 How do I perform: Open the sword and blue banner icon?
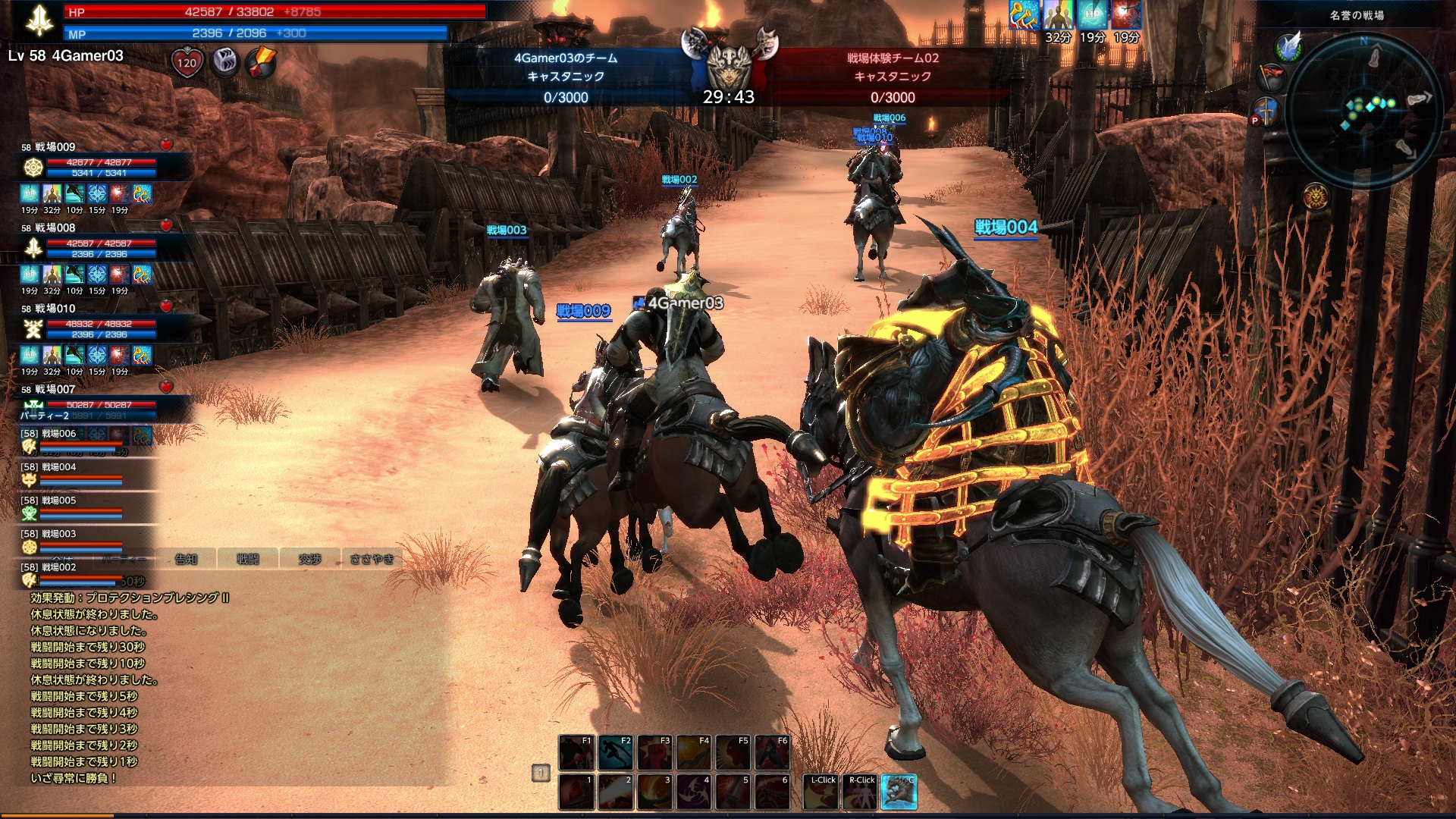pyautogui.click(x=1267, y=110)
